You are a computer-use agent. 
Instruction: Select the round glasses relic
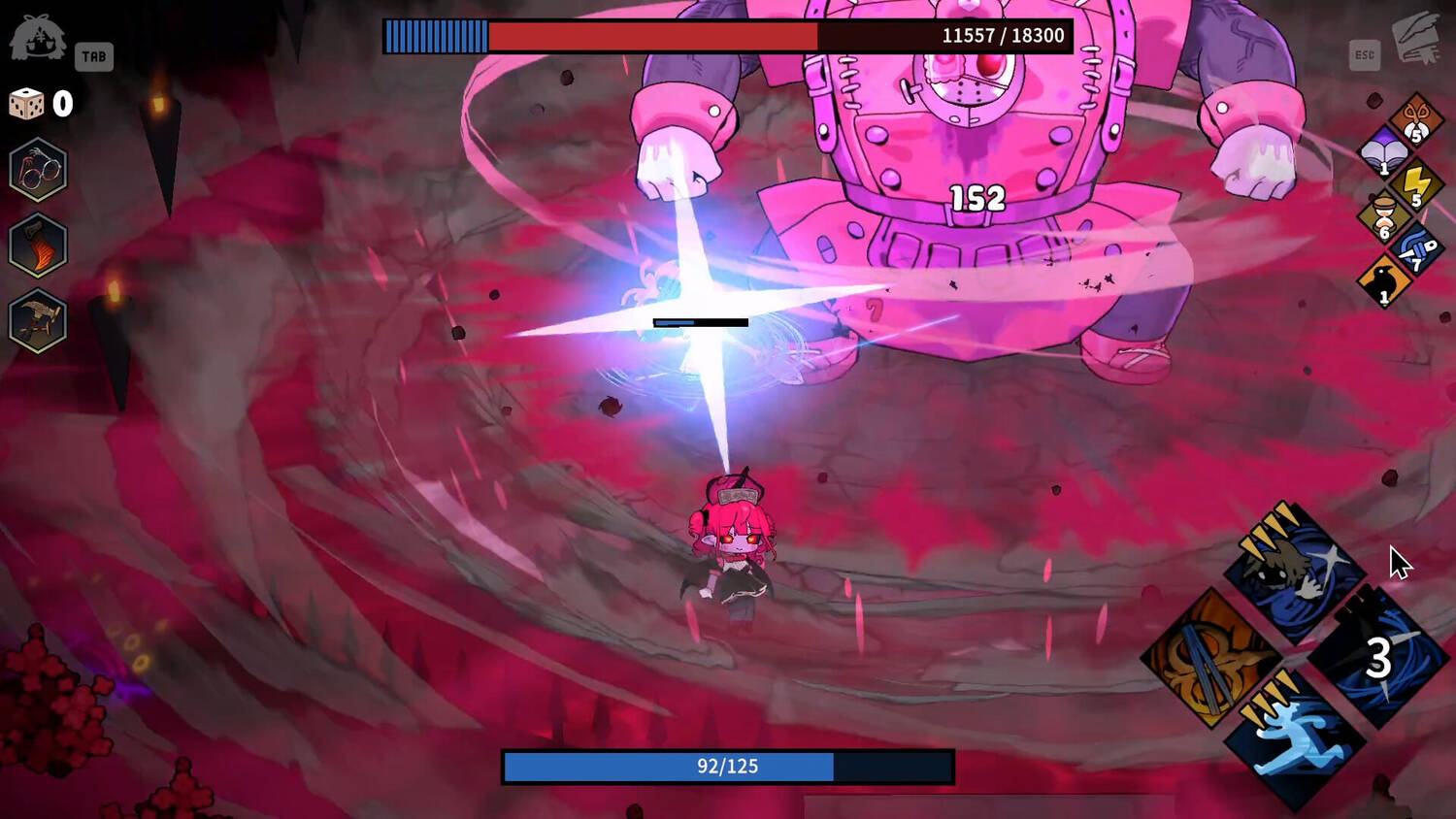point(38,170)
